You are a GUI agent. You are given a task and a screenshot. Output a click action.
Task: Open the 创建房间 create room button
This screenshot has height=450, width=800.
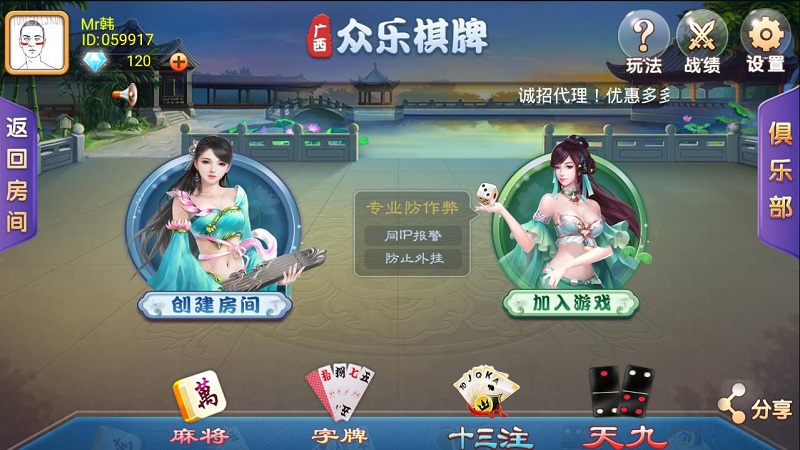click(215, 304)
